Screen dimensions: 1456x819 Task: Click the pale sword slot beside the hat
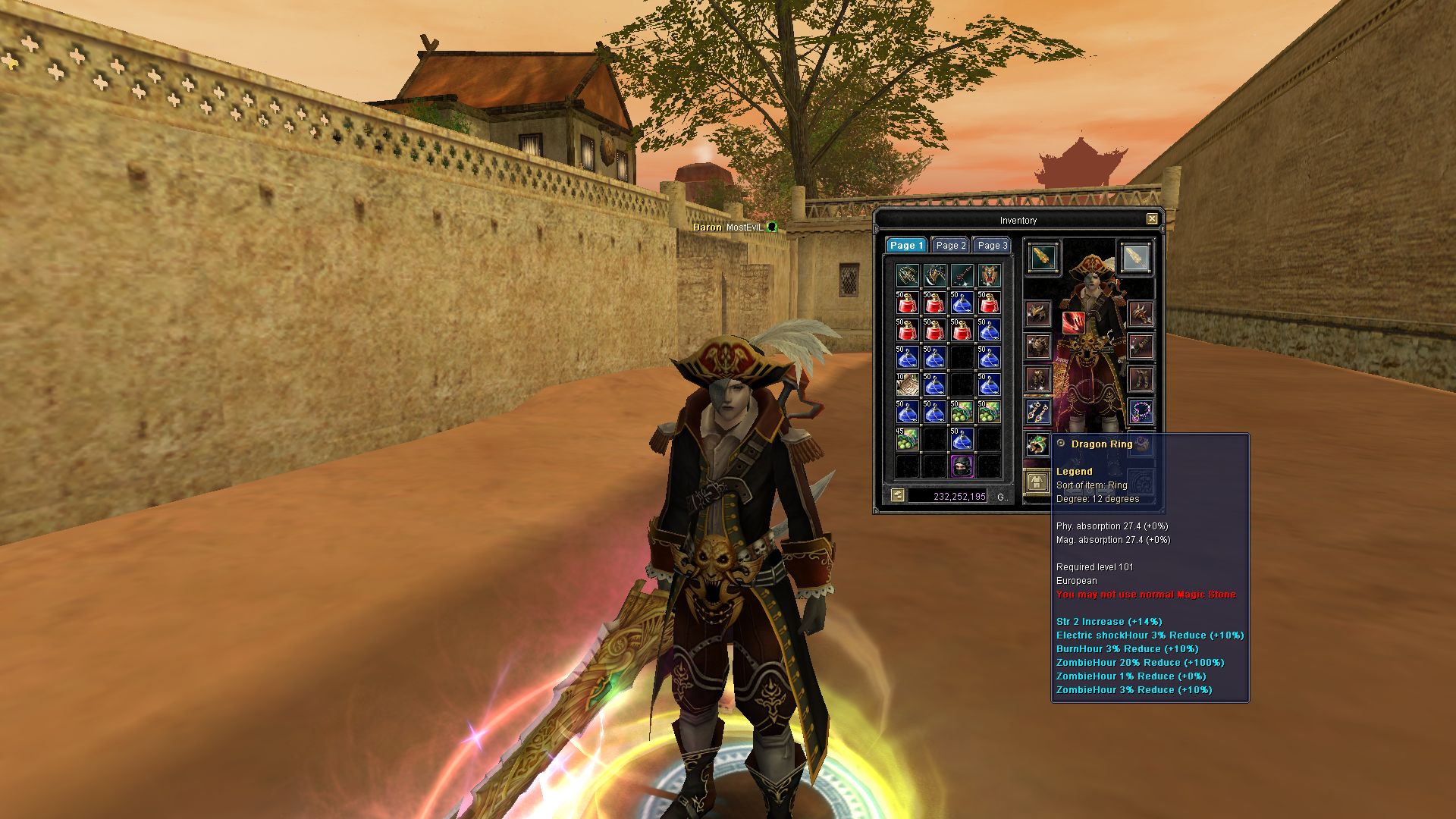[x=1134, y=258]
